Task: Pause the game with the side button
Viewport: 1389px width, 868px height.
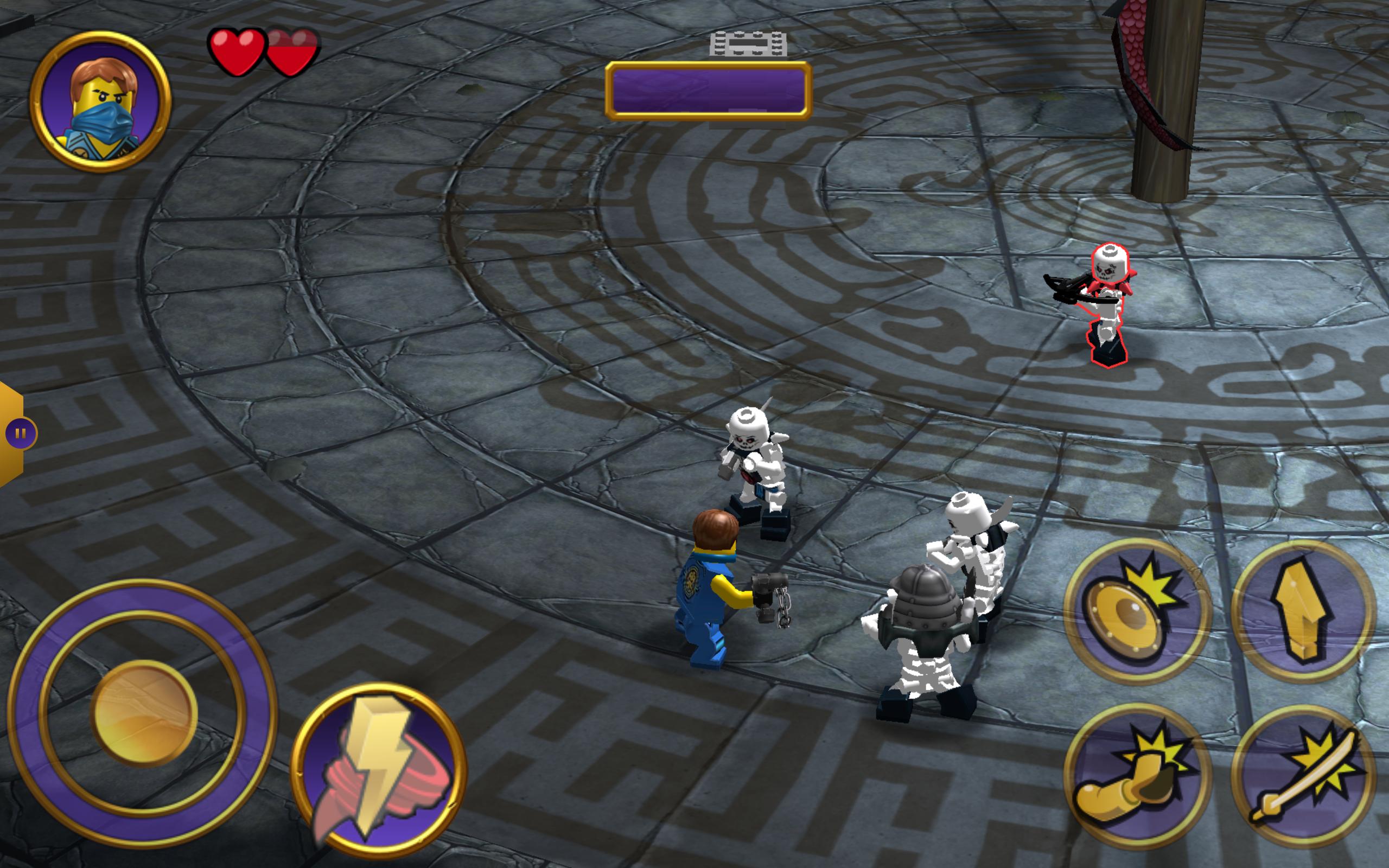Action: click(20, 433)
